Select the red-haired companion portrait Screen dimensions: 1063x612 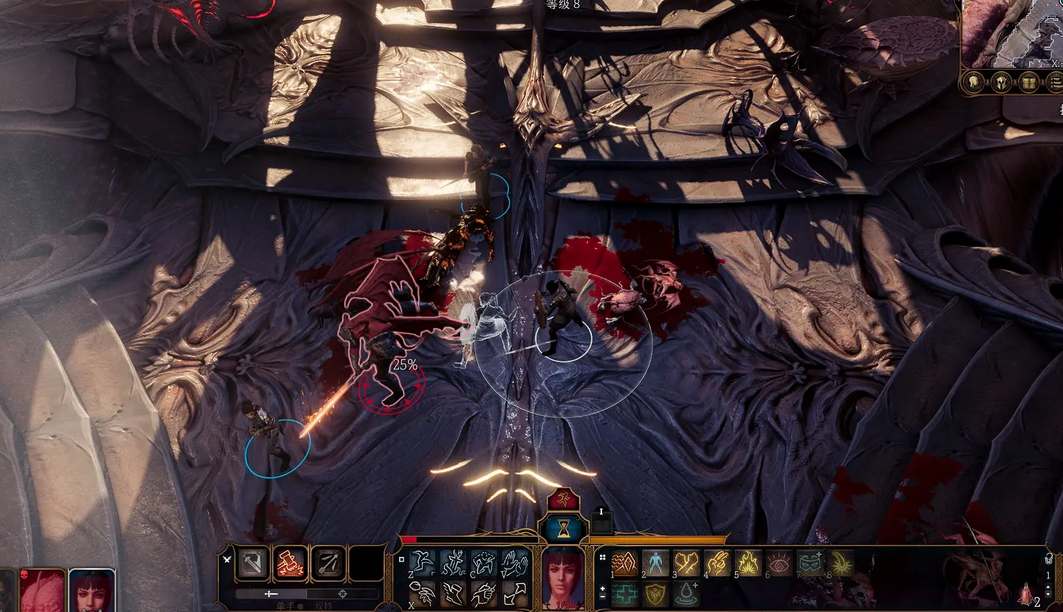[90, 590]
